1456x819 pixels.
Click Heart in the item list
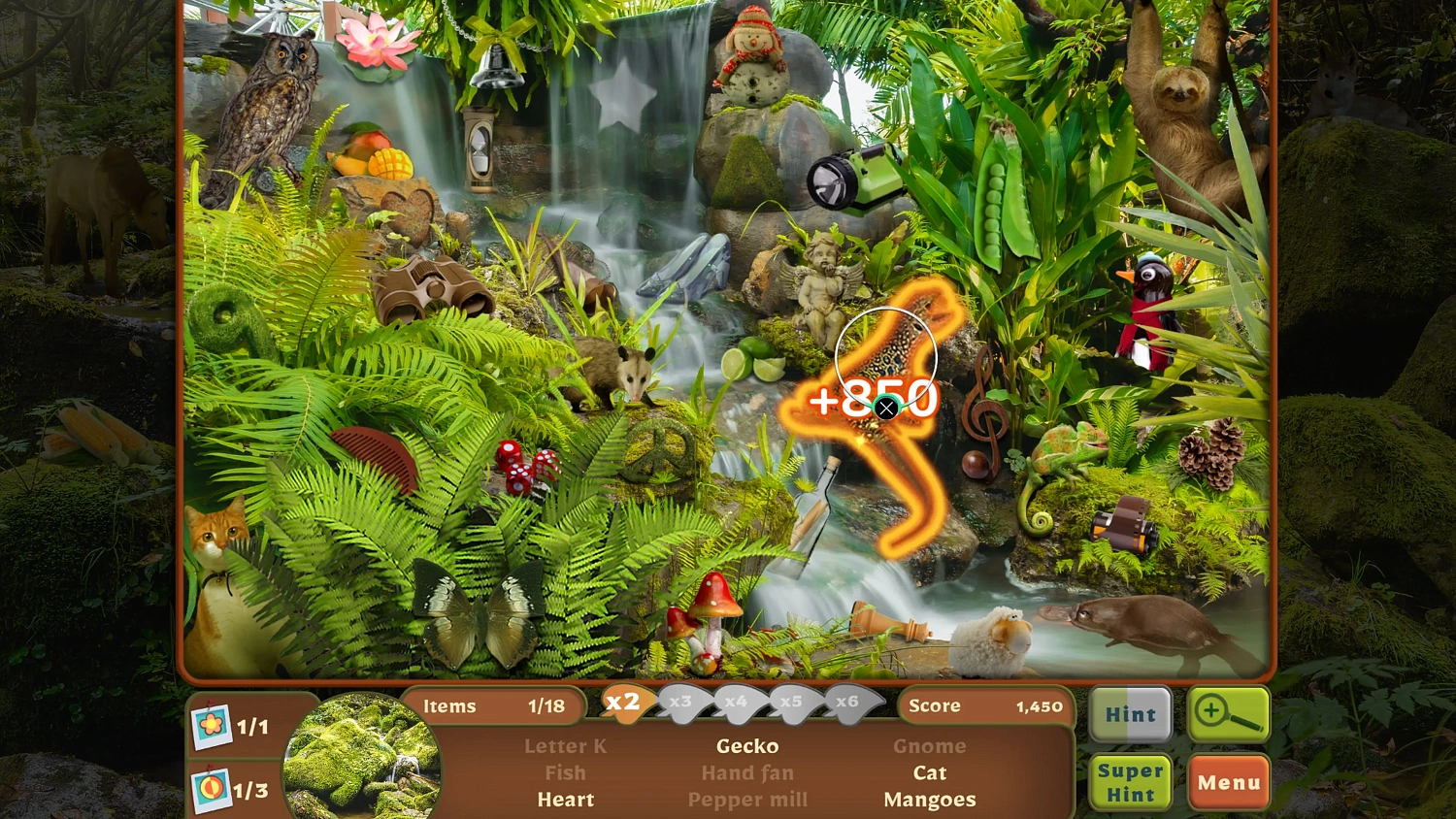tap(566, 800)
